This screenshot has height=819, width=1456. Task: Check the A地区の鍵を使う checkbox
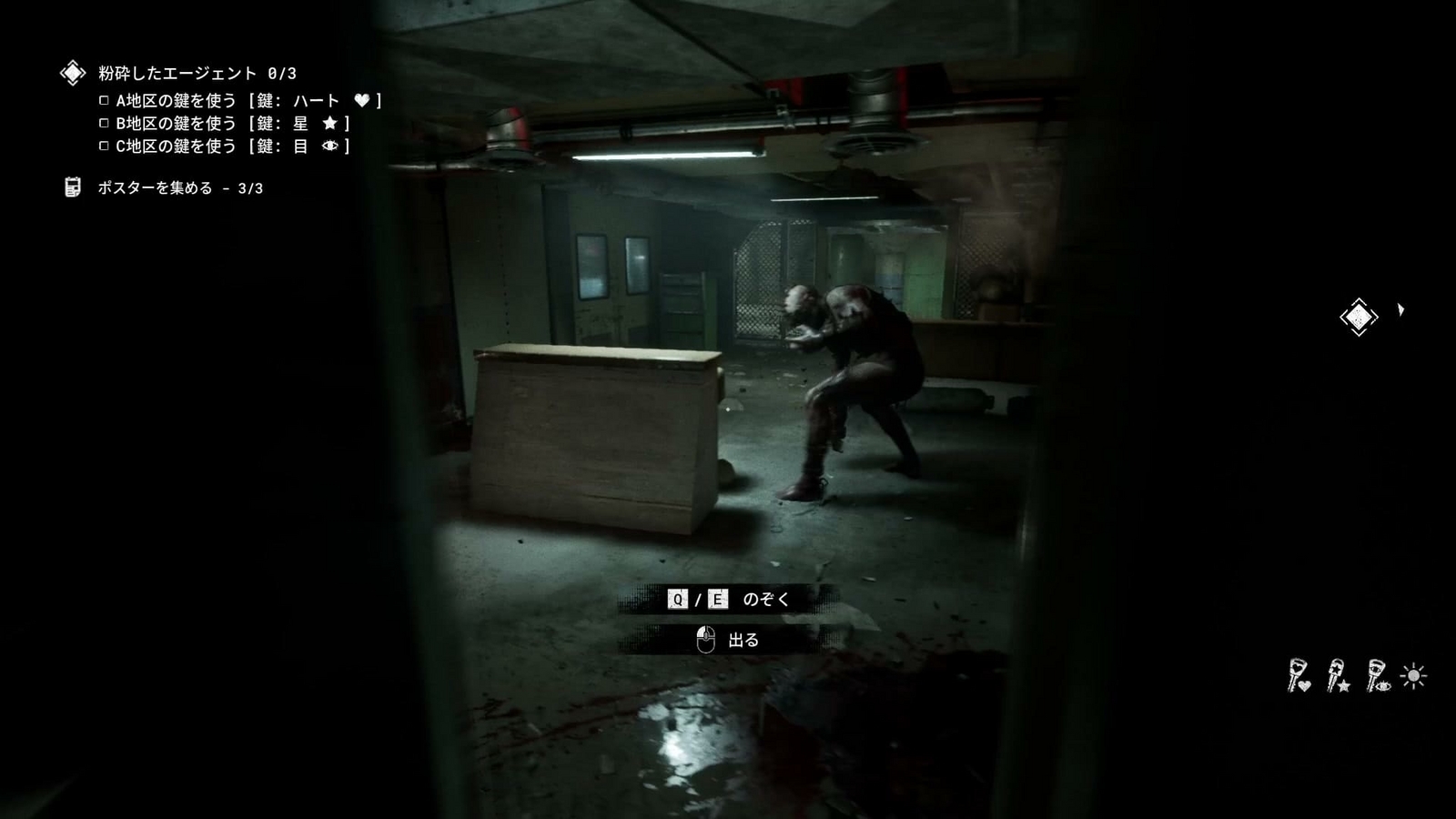pyautogui.click(x=105, y=100)
